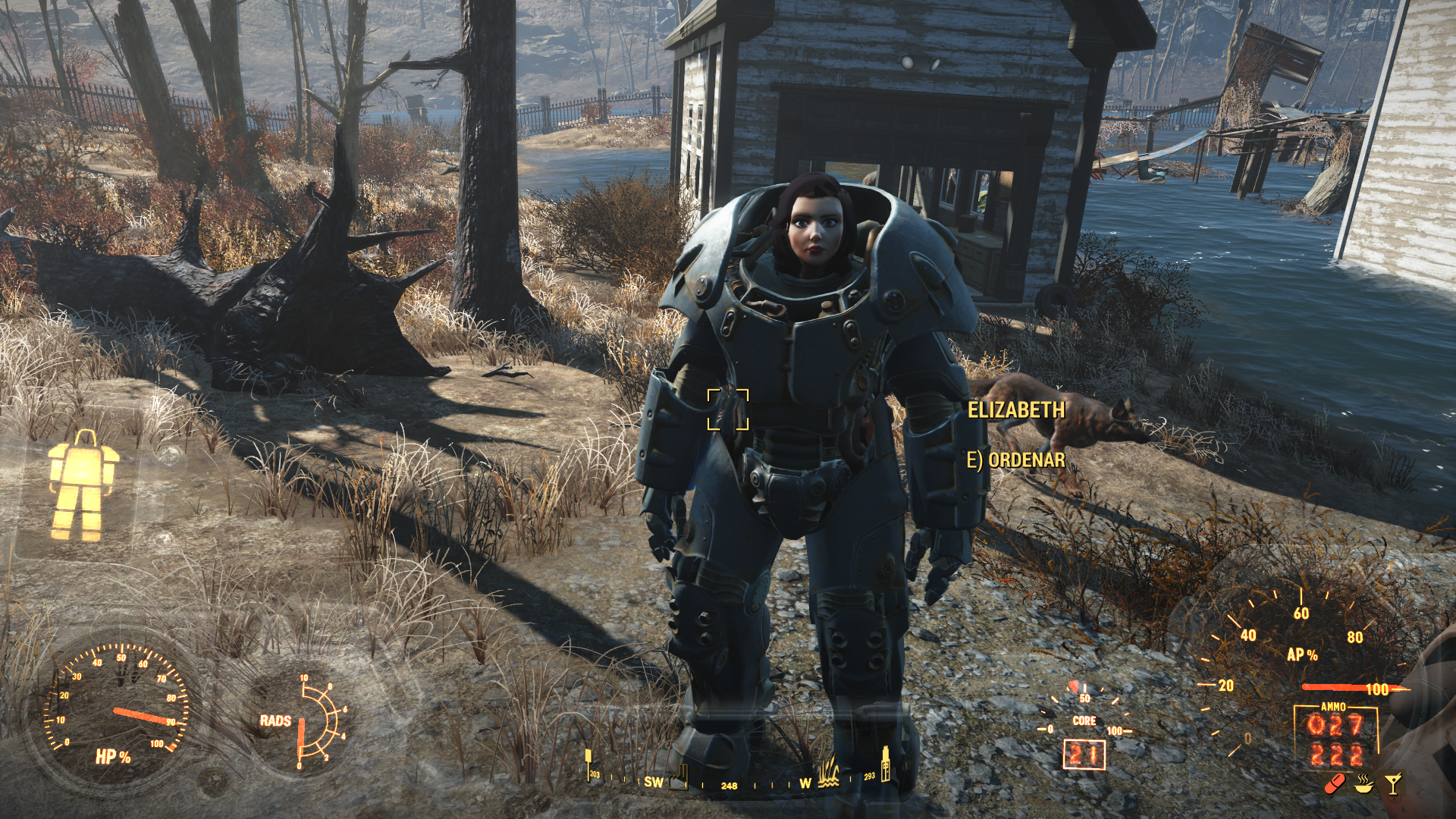This screenshot has height=819, width=1456.
Task: Select the tall building marker on the compass
Action: click(x=885, y=764)
